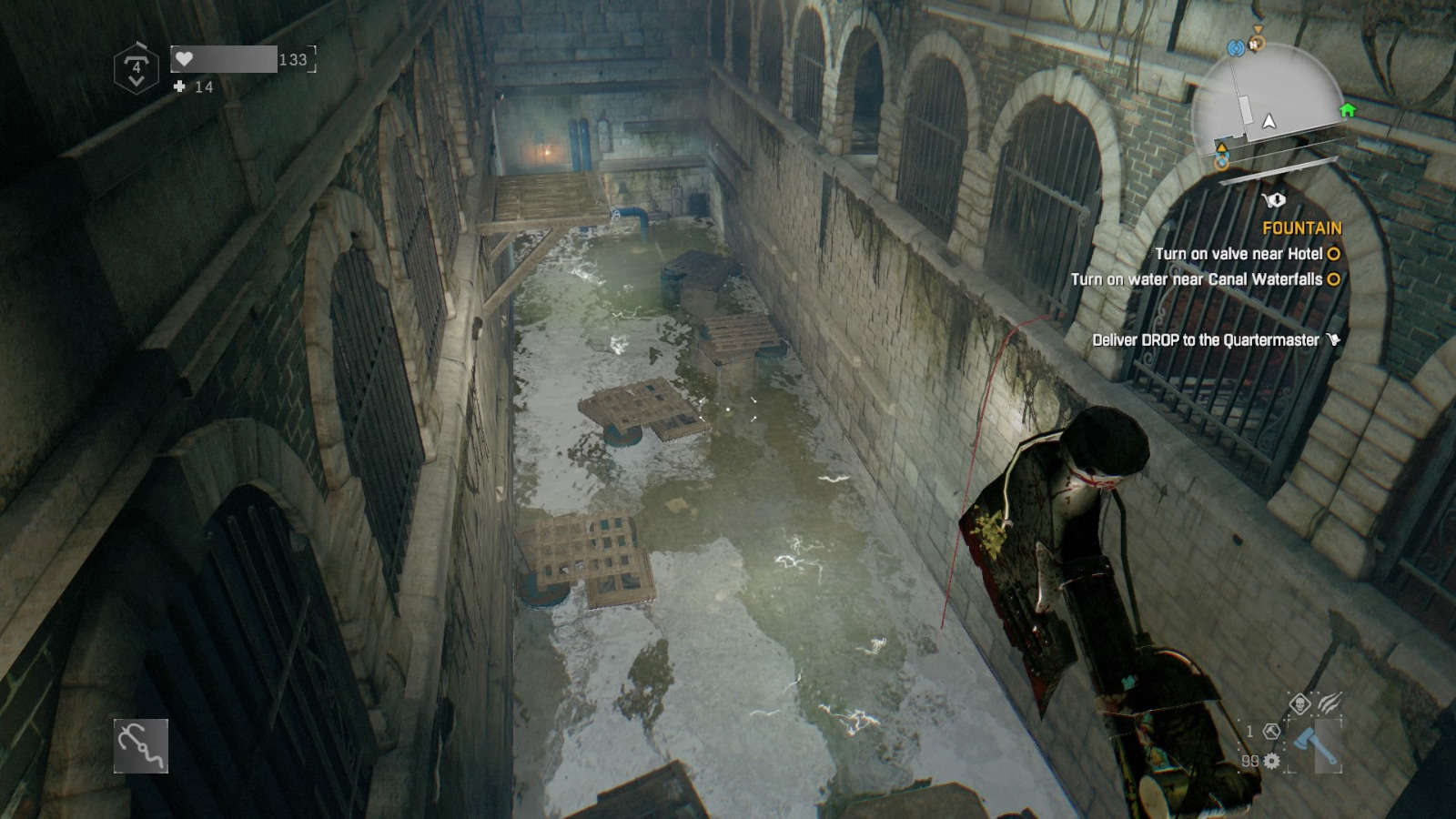1456x819 pixels.
Task: Click the skull hazard icon near weapon slot
Action: (x=1300, y=703)
